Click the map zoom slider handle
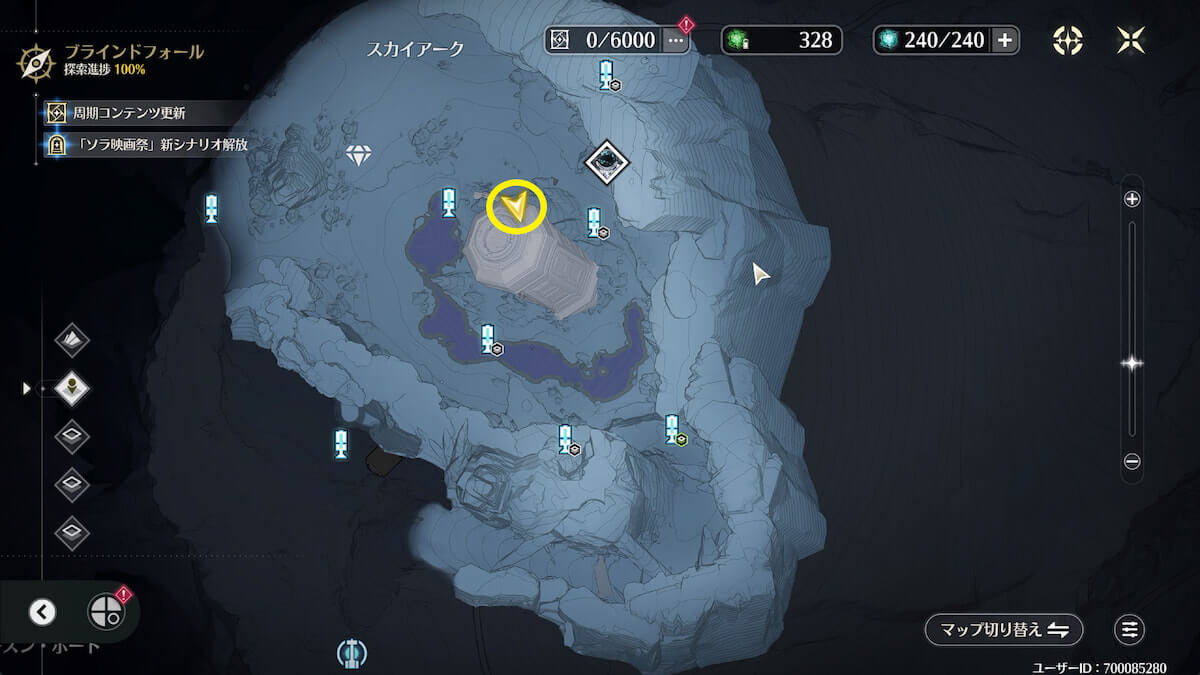Viewport: 1200px width, 675px height. (x=1132, y=364)
